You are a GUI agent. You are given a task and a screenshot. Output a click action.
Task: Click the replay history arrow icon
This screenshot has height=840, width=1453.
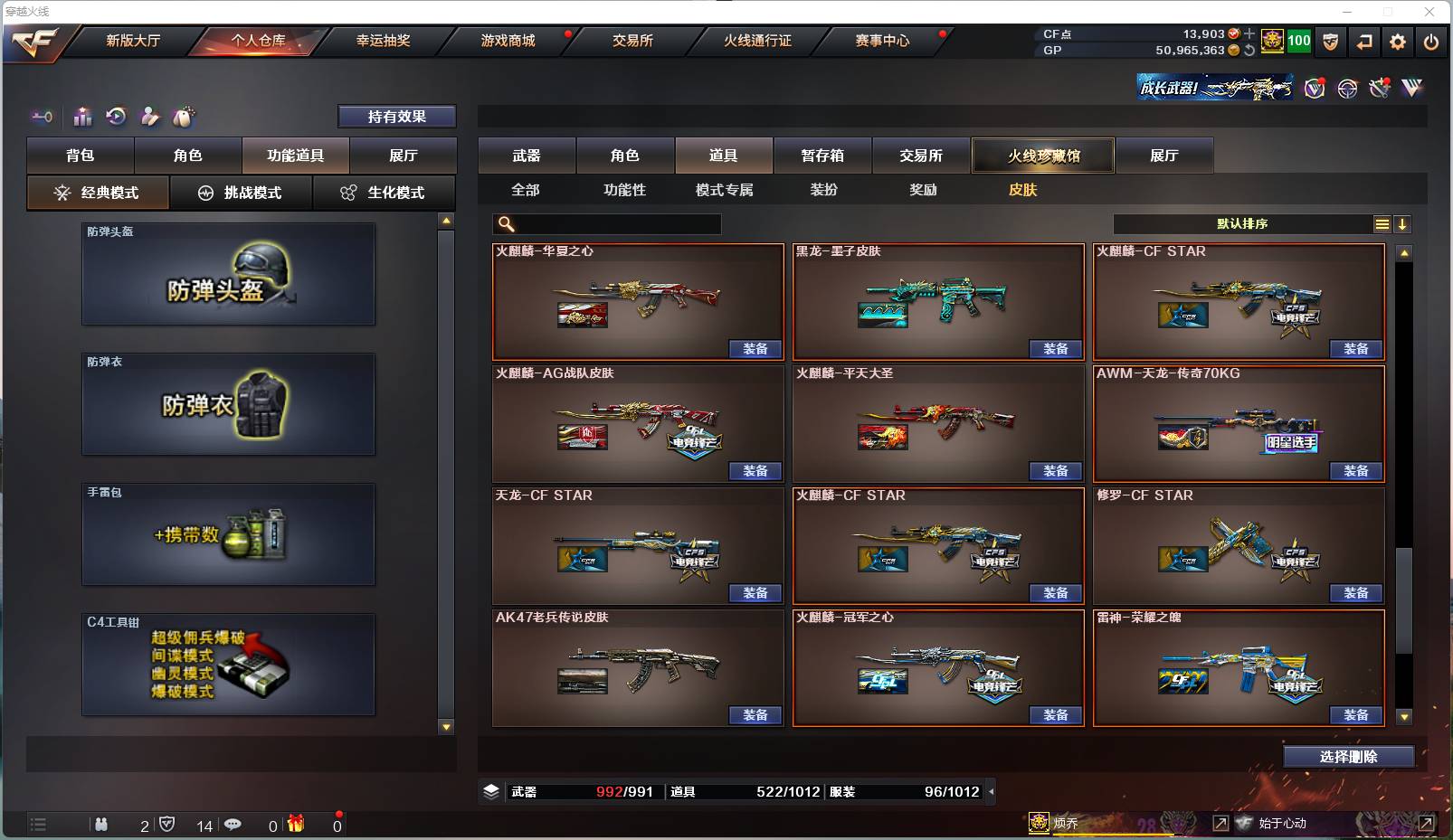[x=116, y=117]
